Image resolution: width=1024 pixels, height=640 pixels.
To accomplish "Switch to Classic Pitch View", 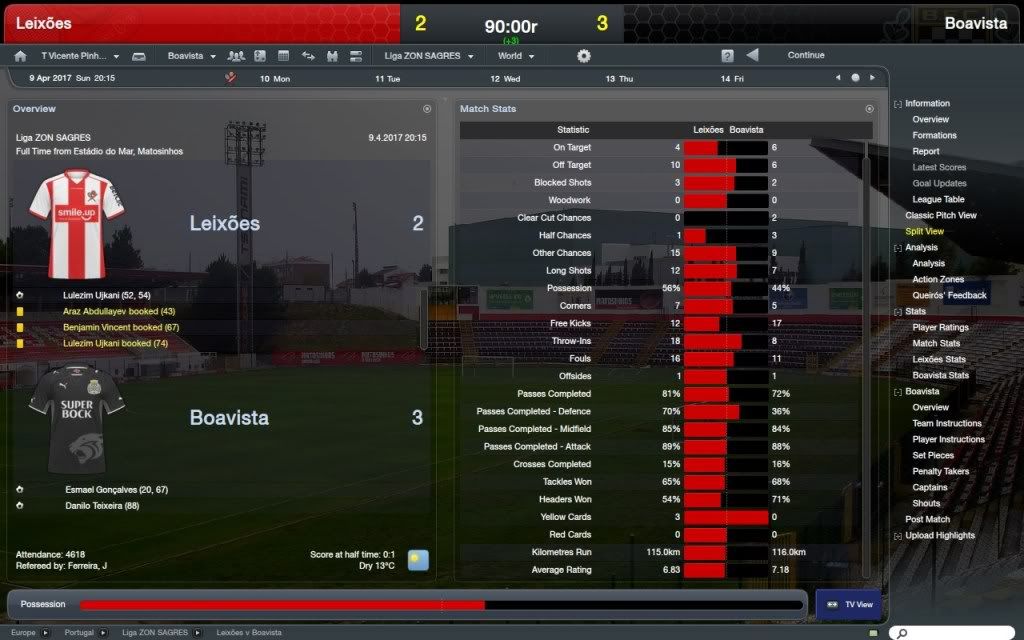I will coord(940,215).
